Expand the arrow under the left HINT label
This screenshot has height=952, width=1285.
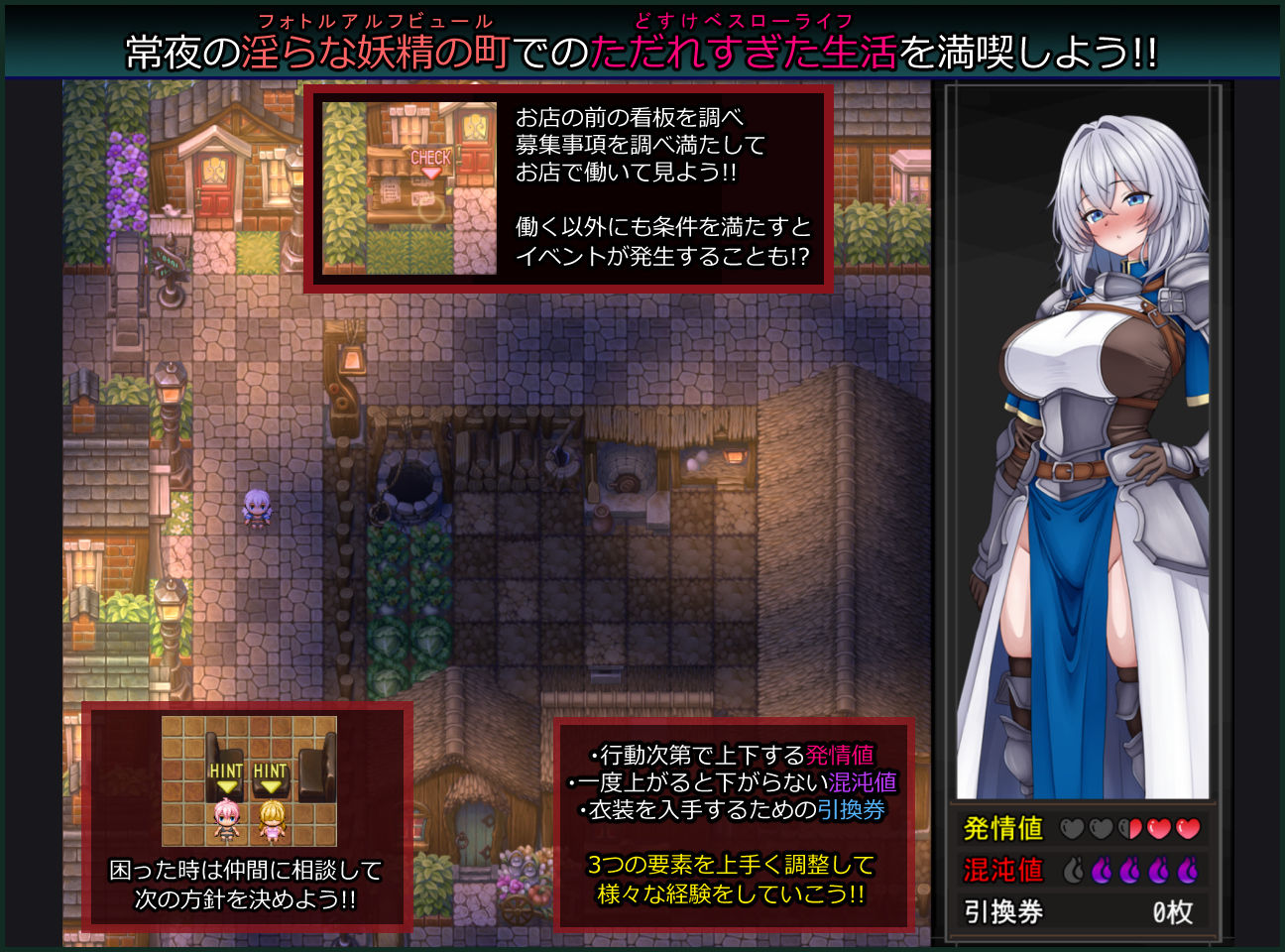[227, 786]
